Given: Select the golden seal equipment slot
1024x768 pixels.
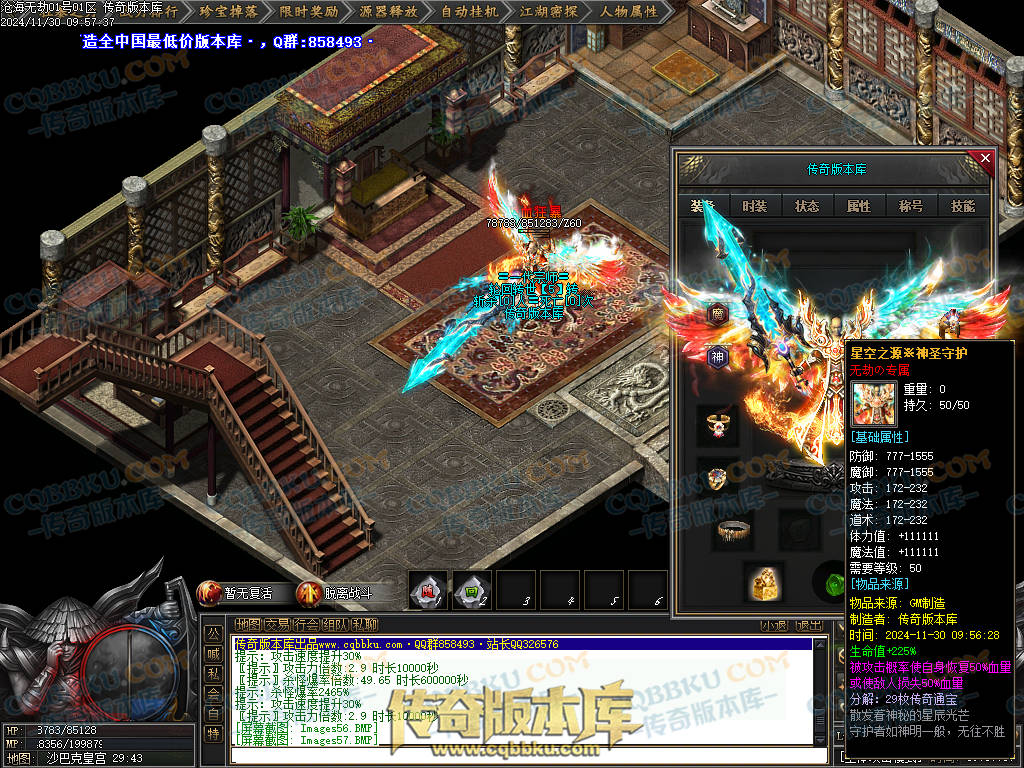Looking at the screenshot, I should tap(763, 582).
